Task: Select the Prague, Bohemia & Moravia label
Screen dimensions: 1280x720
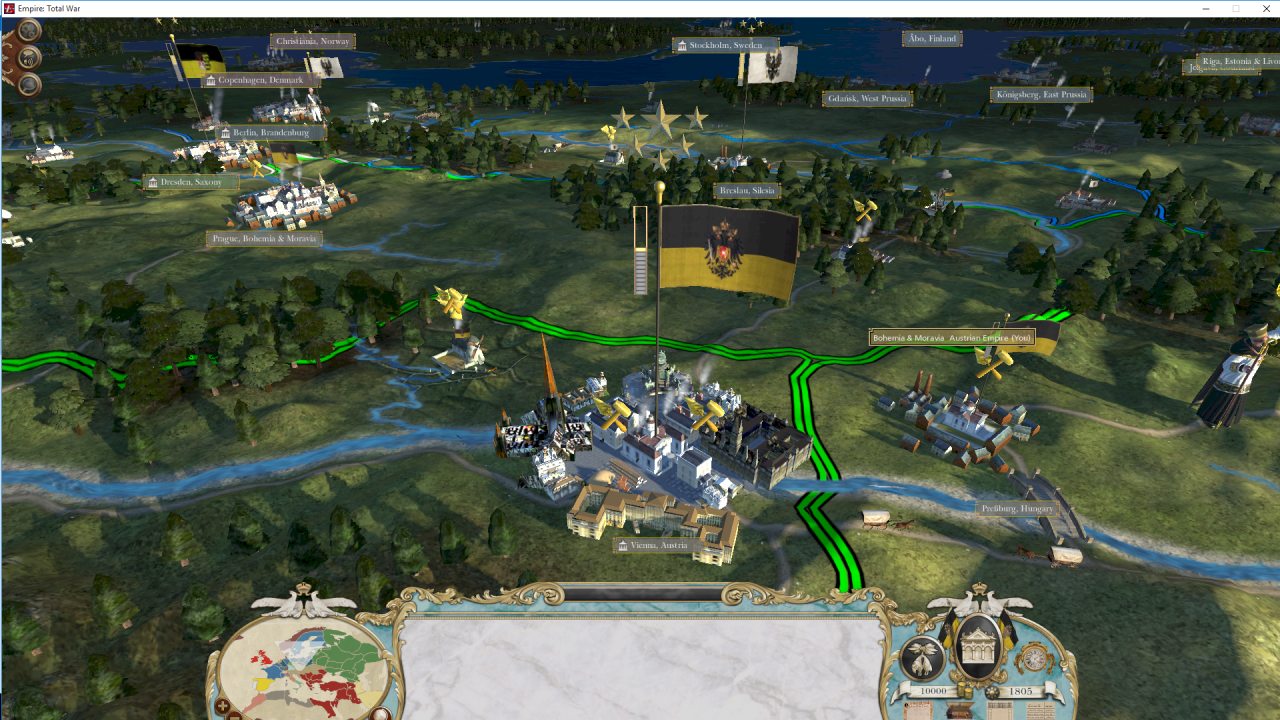Action: 264,239
